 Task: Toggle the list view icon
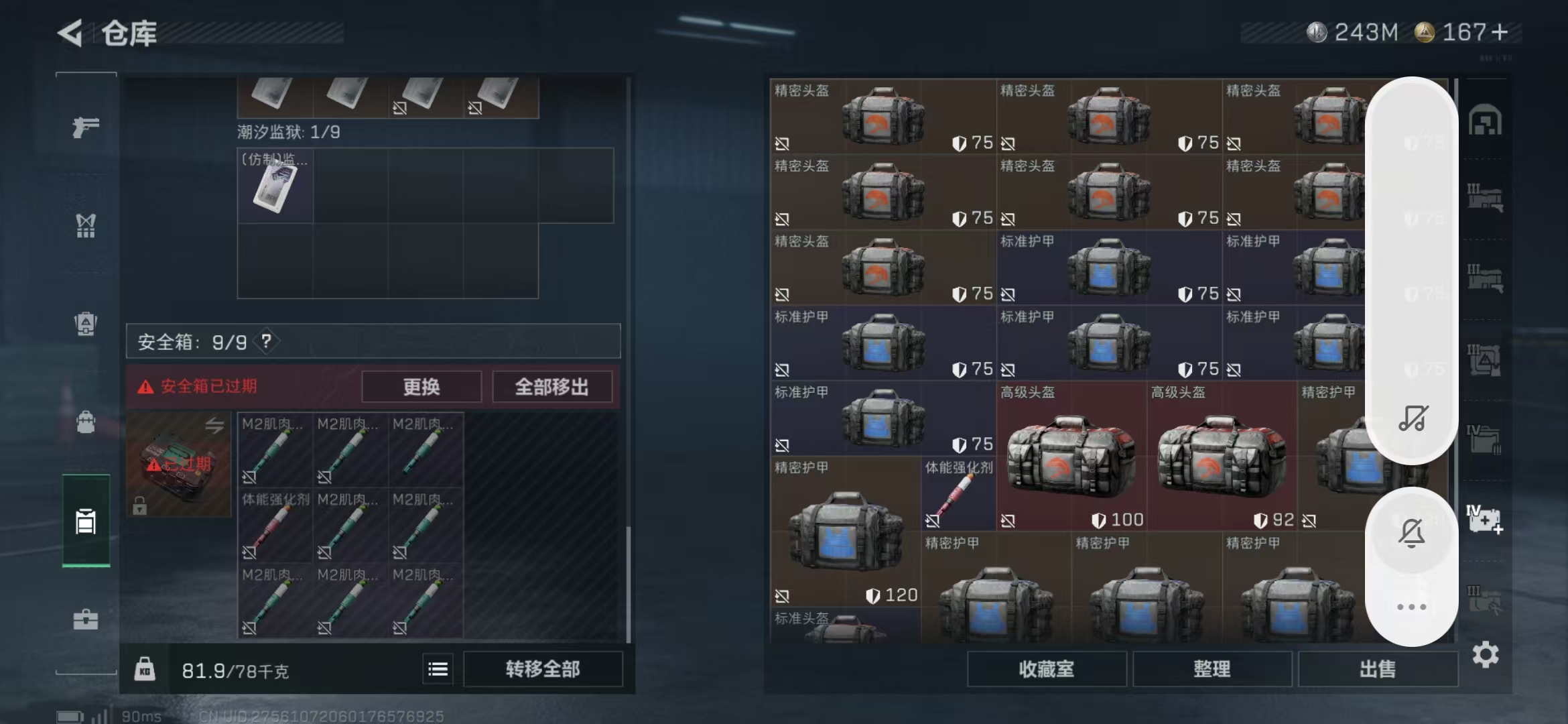[438, 669]
